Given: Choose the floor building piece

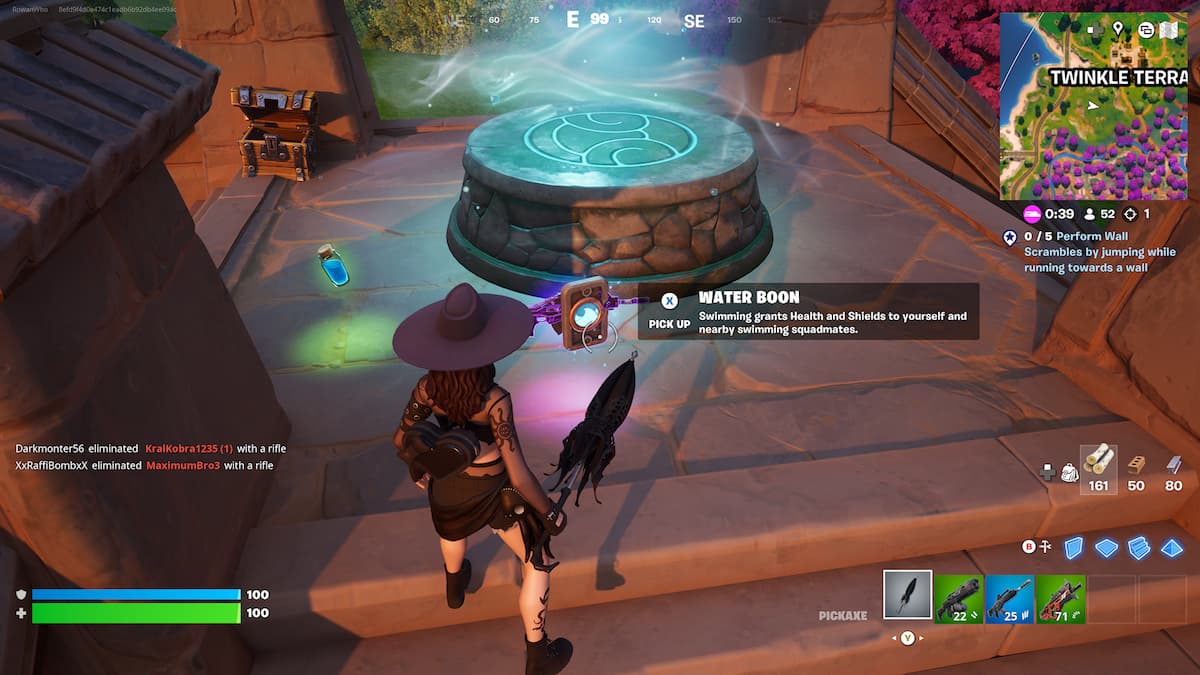Looking at the screenshot, I should pos(1106,547).
